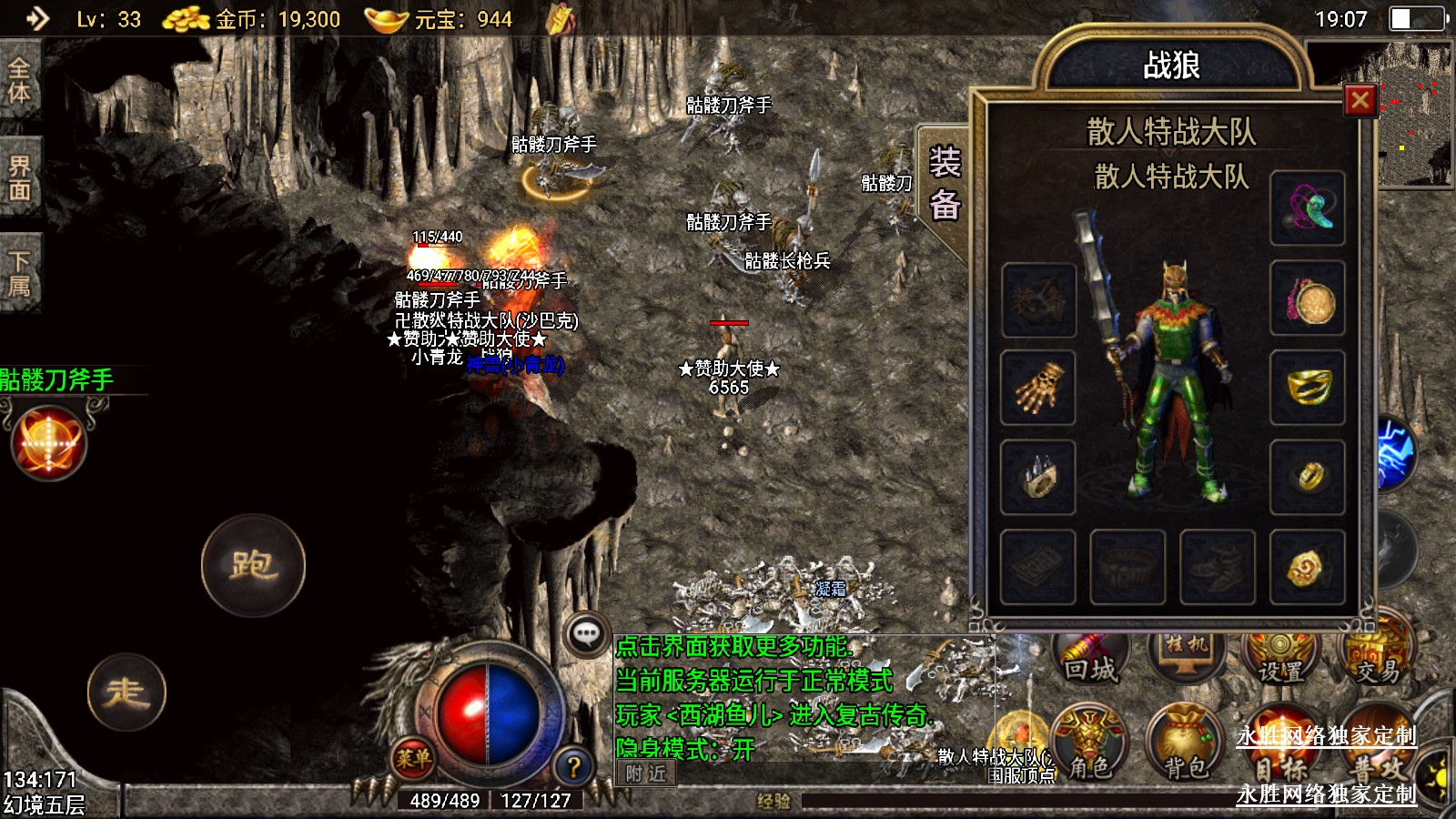Tap the 走 walk button
This screenshot has height=819, width=1456.
pyautogui.click(x=126, y=693)
